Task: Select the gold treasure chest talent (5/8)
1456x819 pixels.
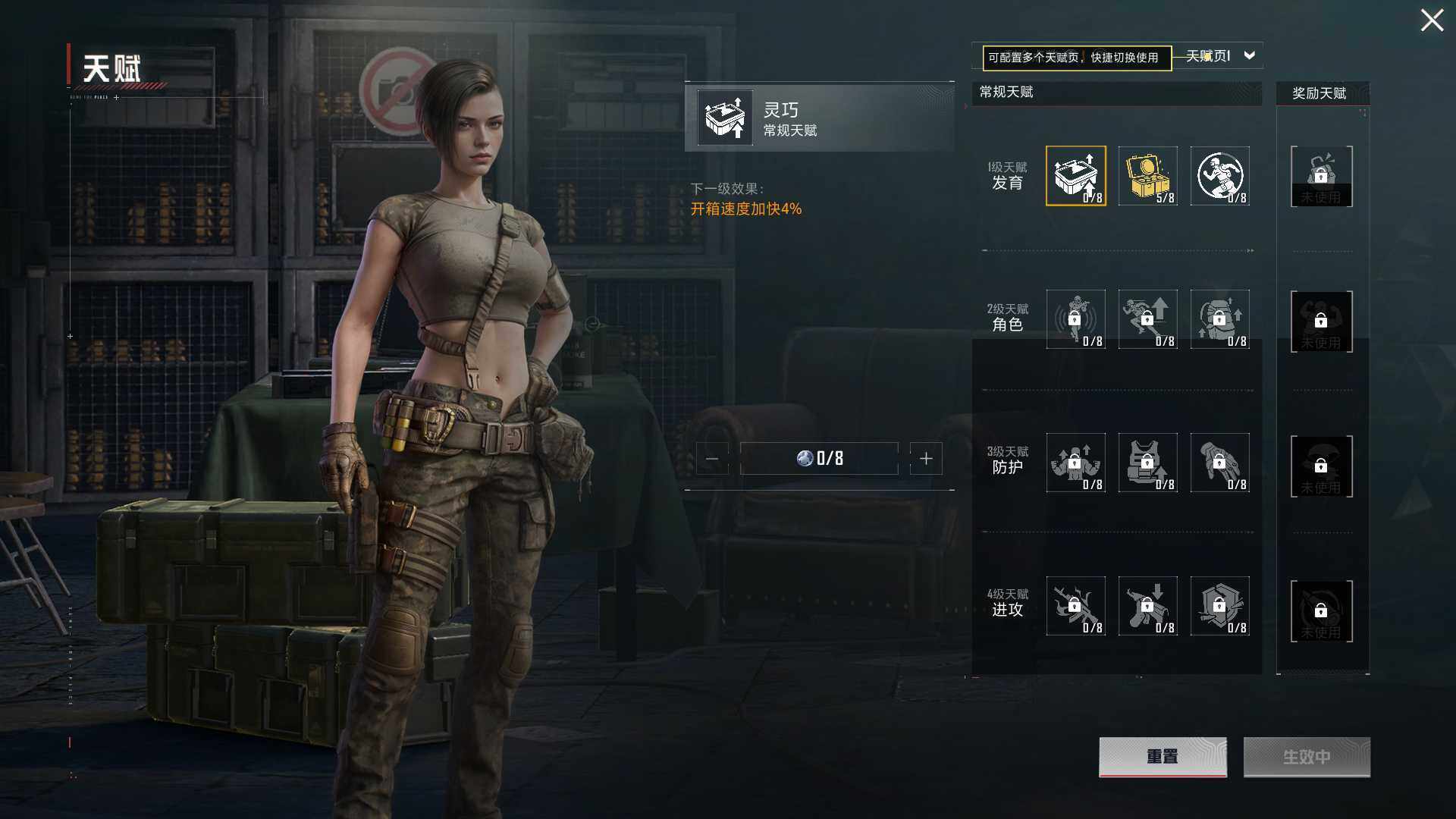Action: coord(1147,176)
